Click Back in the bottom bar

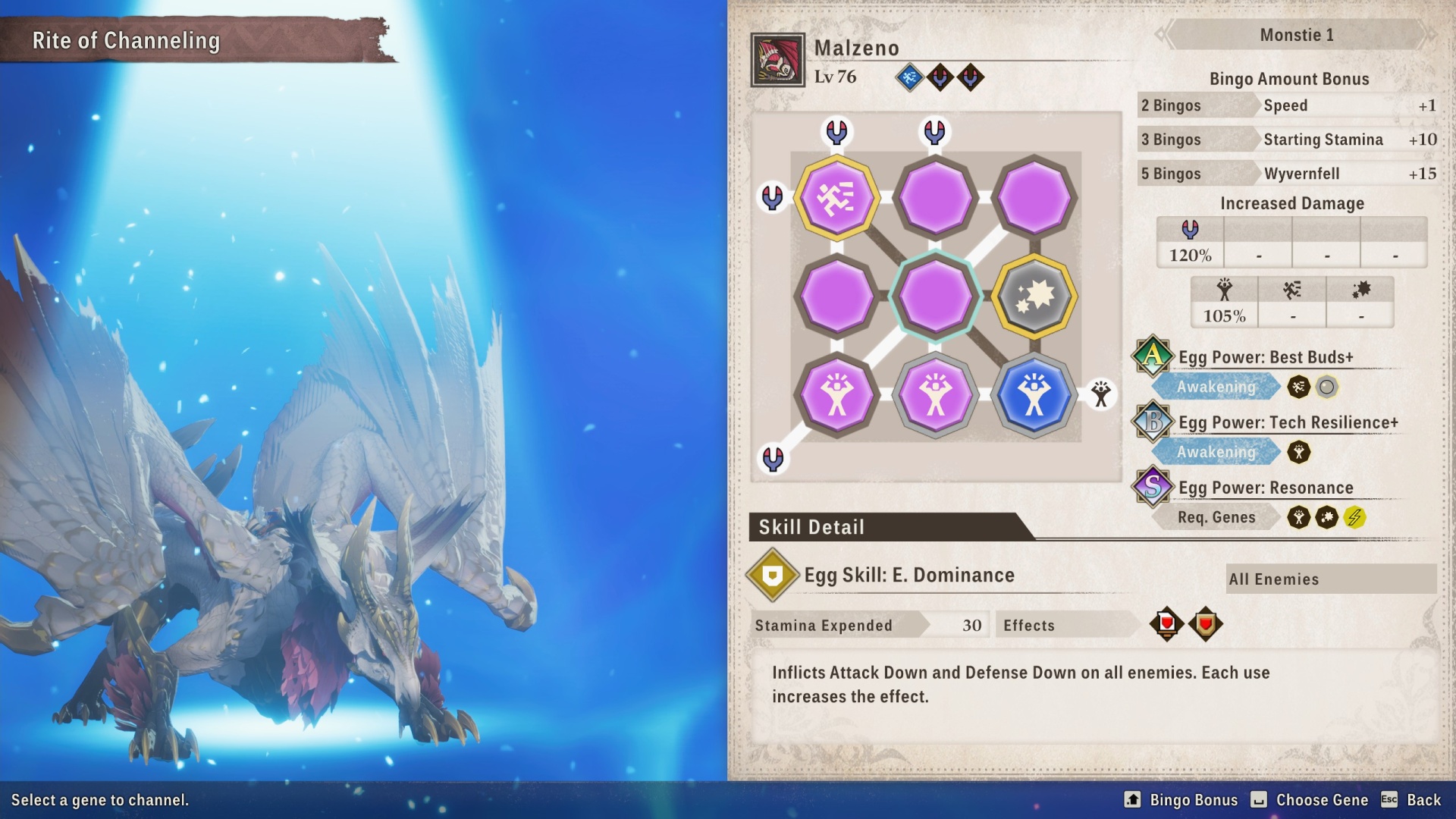point(1423,800)
